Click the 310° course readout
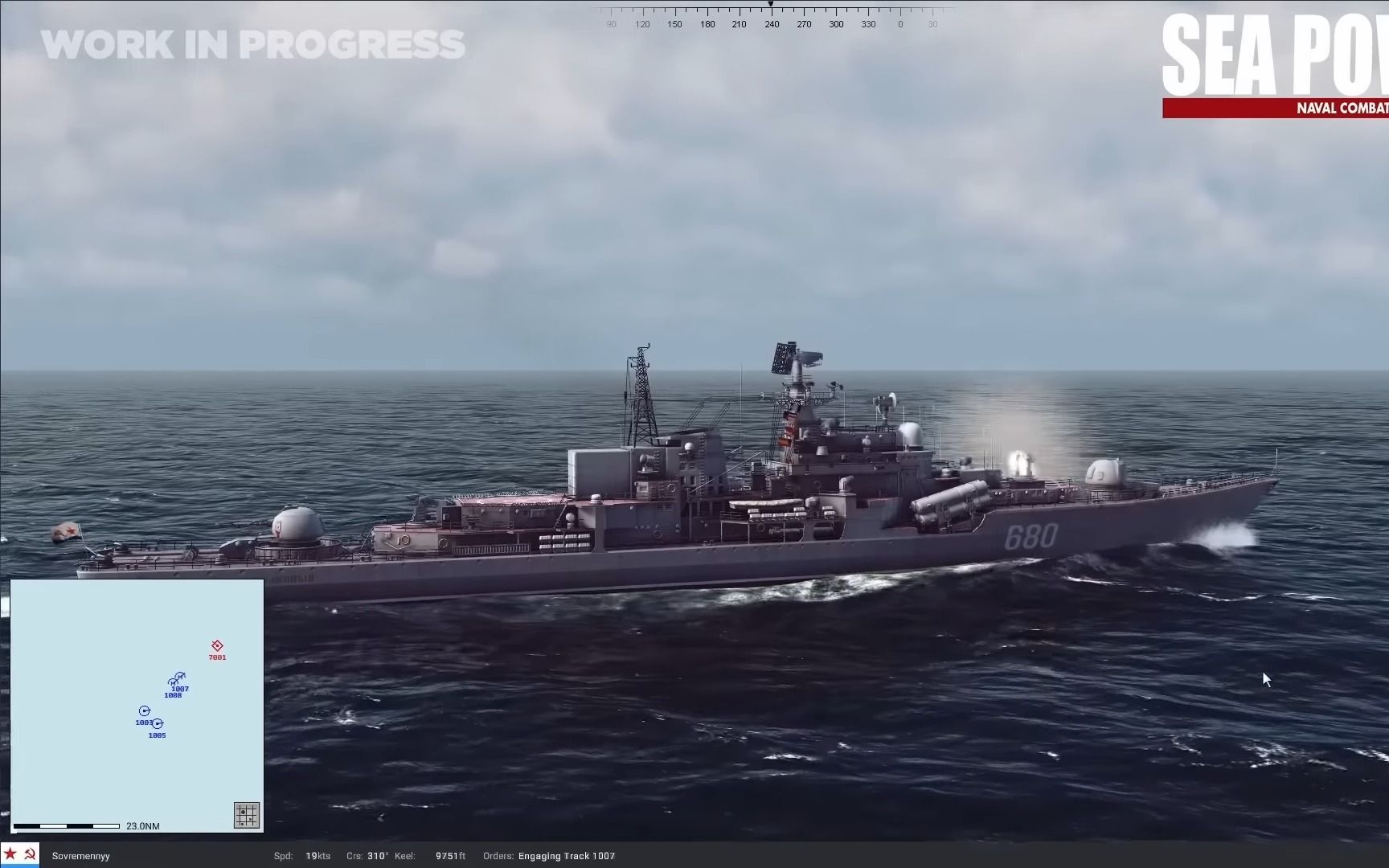Screen dimensions: 1389x868 (375, 856)
